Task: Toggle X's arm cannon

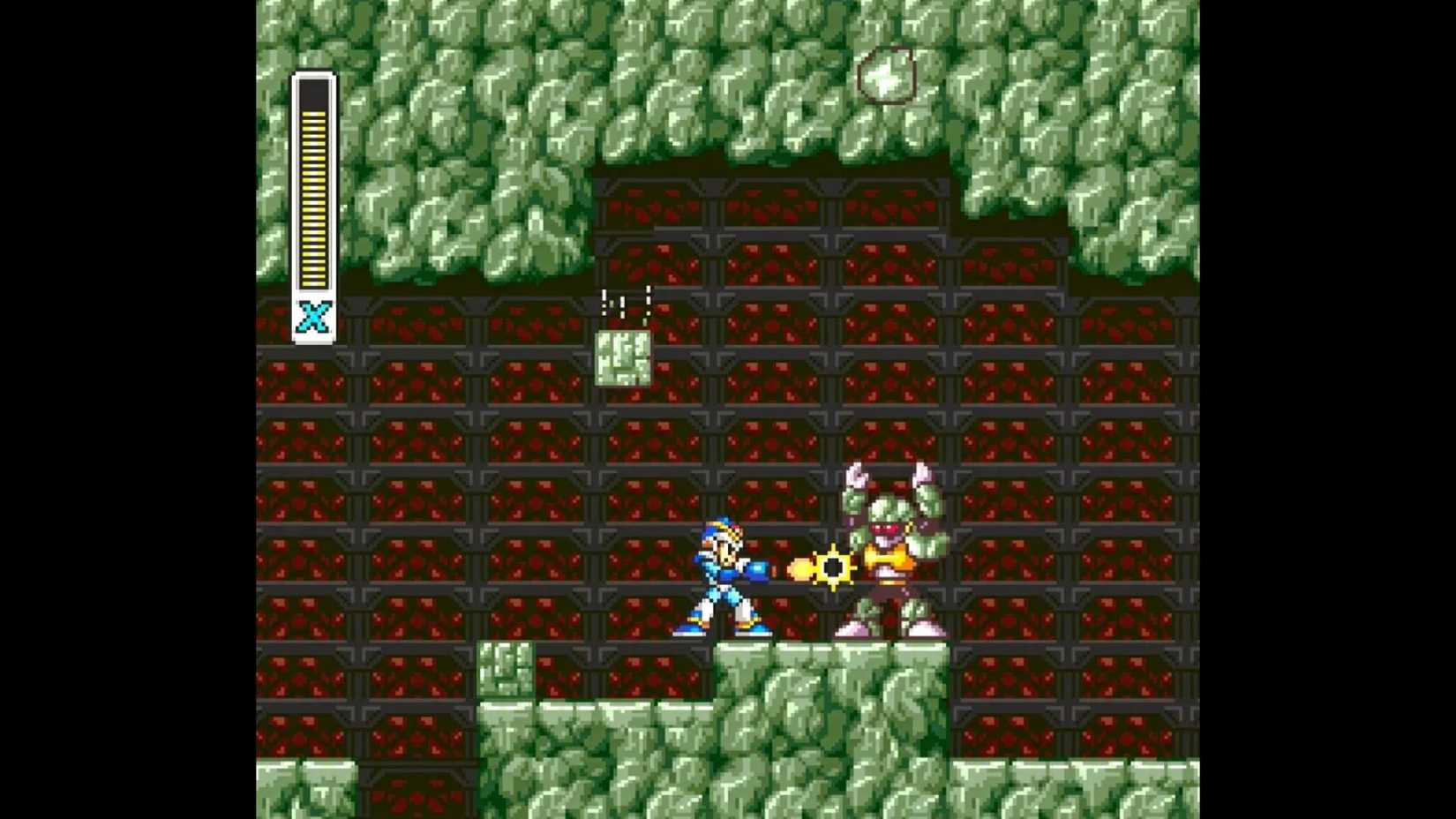Action: pos(759,569)
